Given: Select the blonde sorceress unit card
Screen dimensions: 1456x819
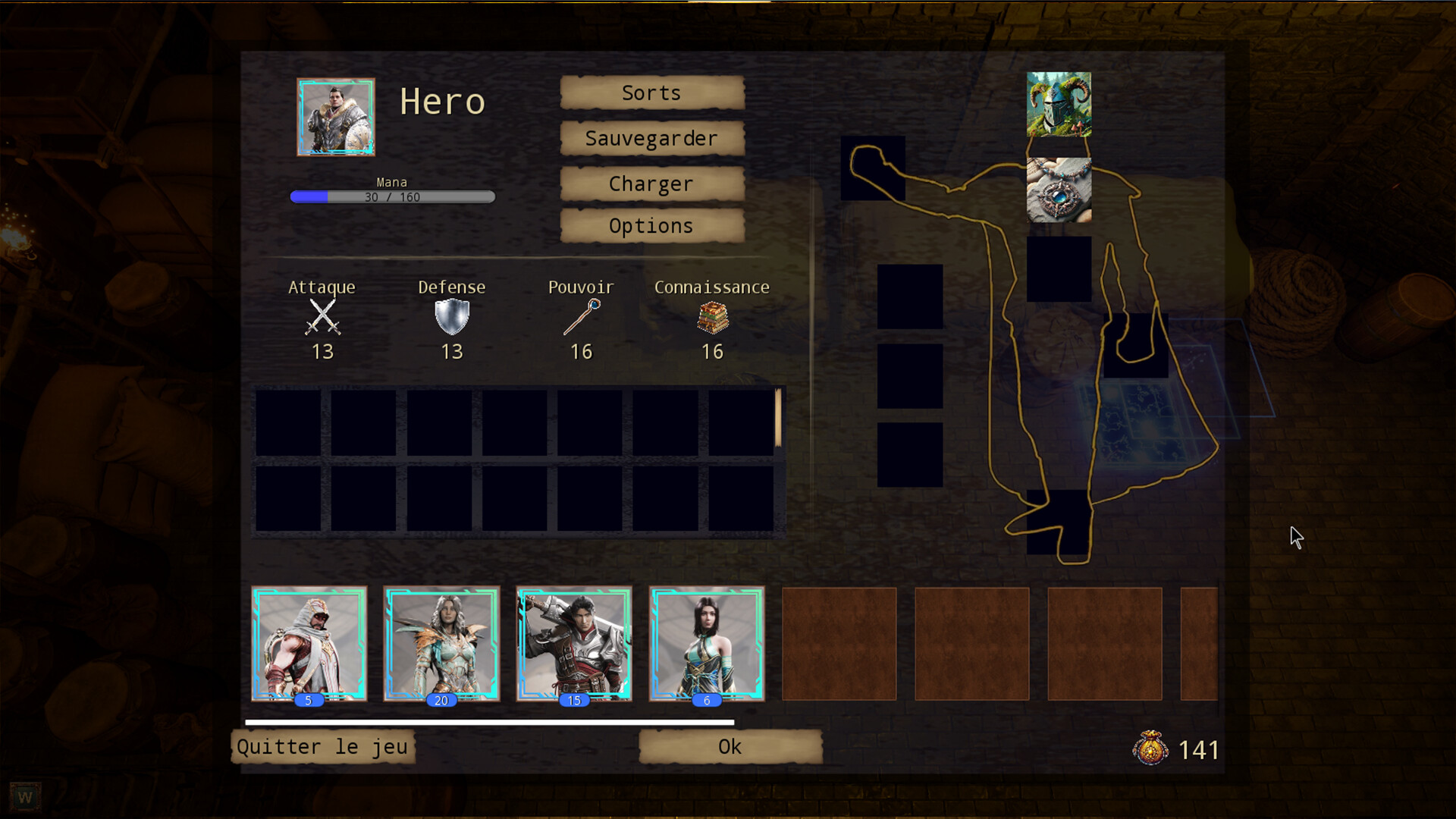Looking at the screenshot, I should (x=441, y=643).
